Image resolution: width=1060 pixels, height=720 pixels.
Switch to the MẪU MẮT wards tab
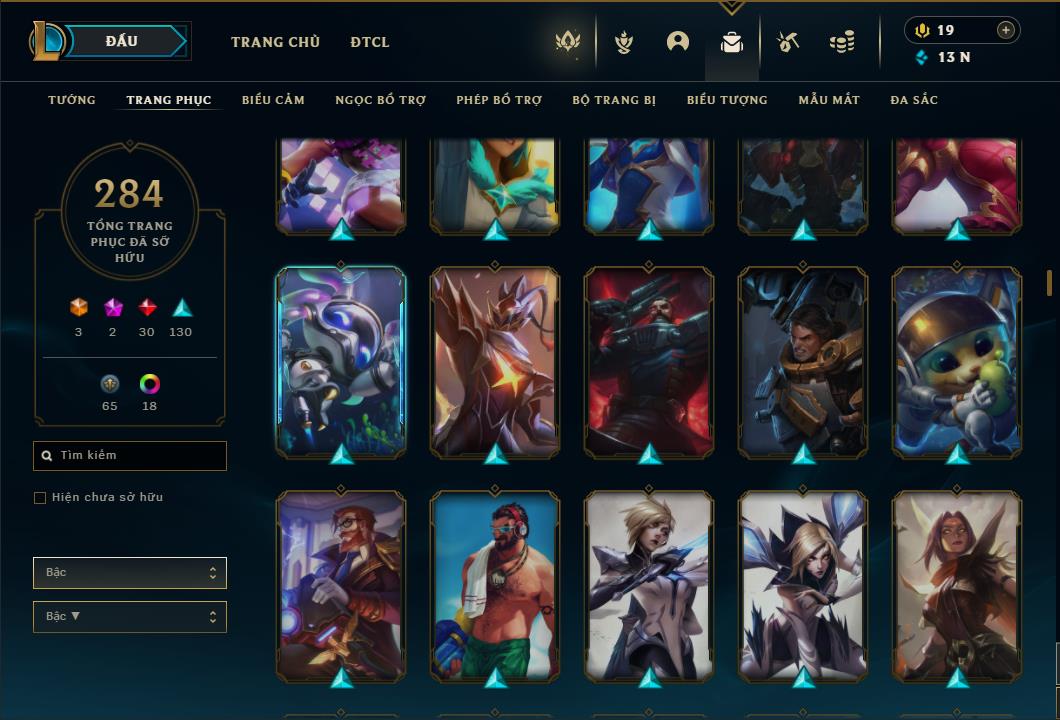tap(829, 100)
